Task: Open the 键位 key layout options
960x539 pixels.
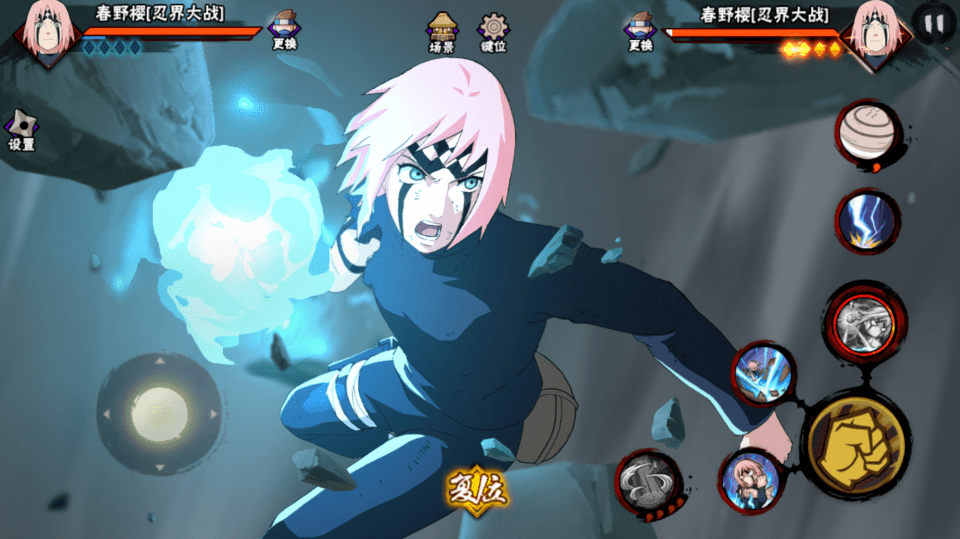Action: pyautogui.click(x=493, y=31)
